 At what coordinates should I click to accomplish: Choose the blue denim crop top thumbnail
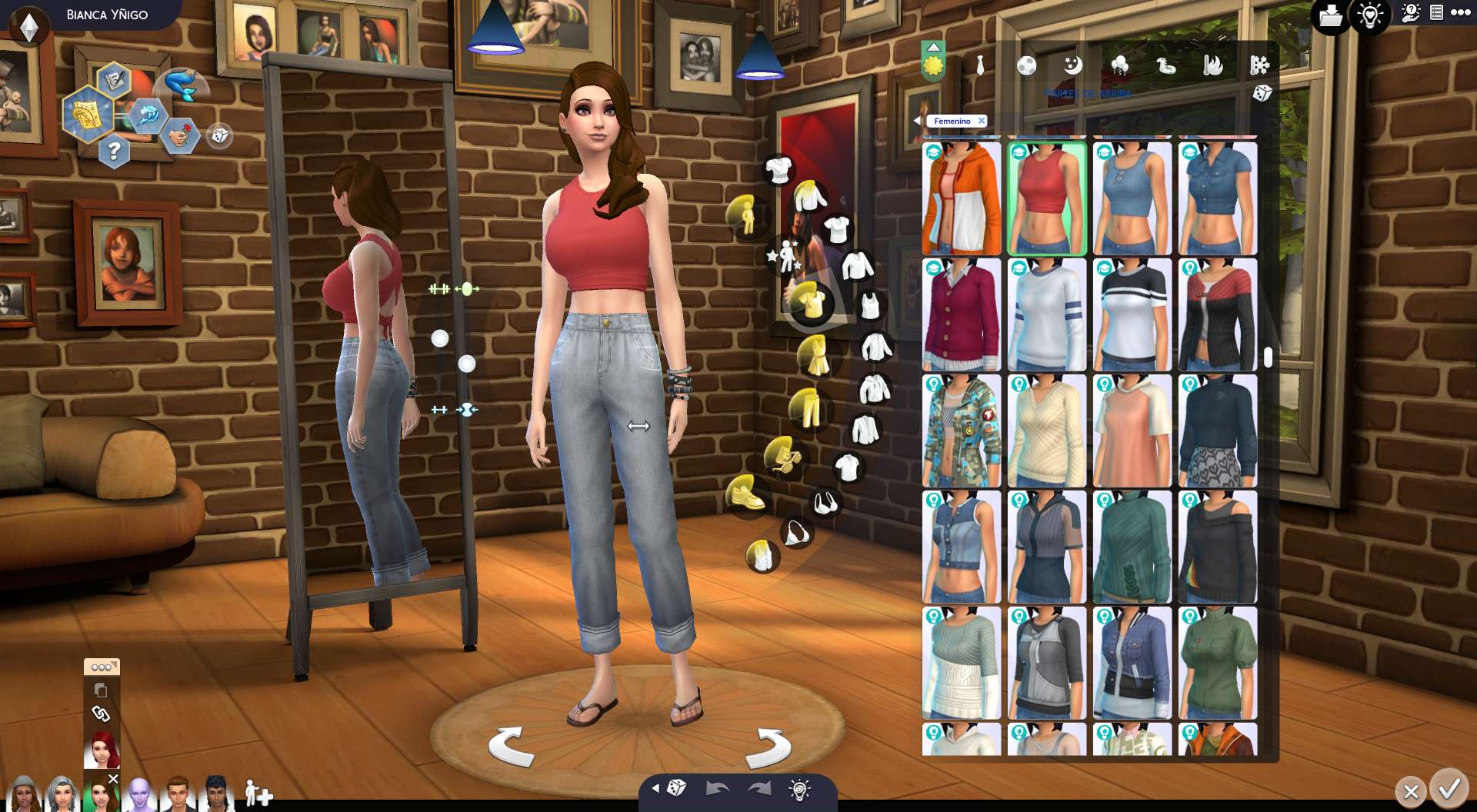[x=1217, y=198]
